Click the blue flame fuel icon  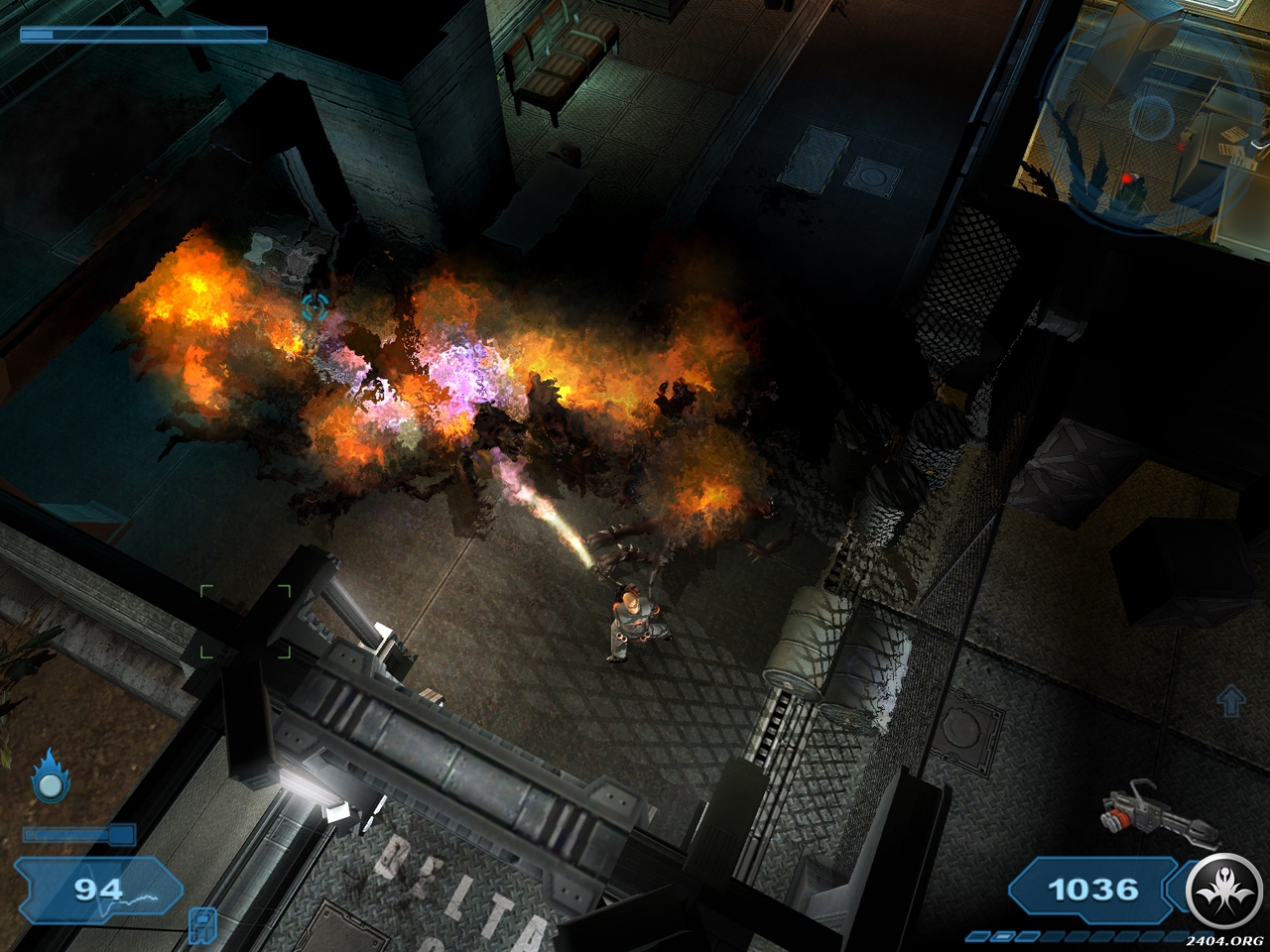pyautogui.click(x=50, y=777)
